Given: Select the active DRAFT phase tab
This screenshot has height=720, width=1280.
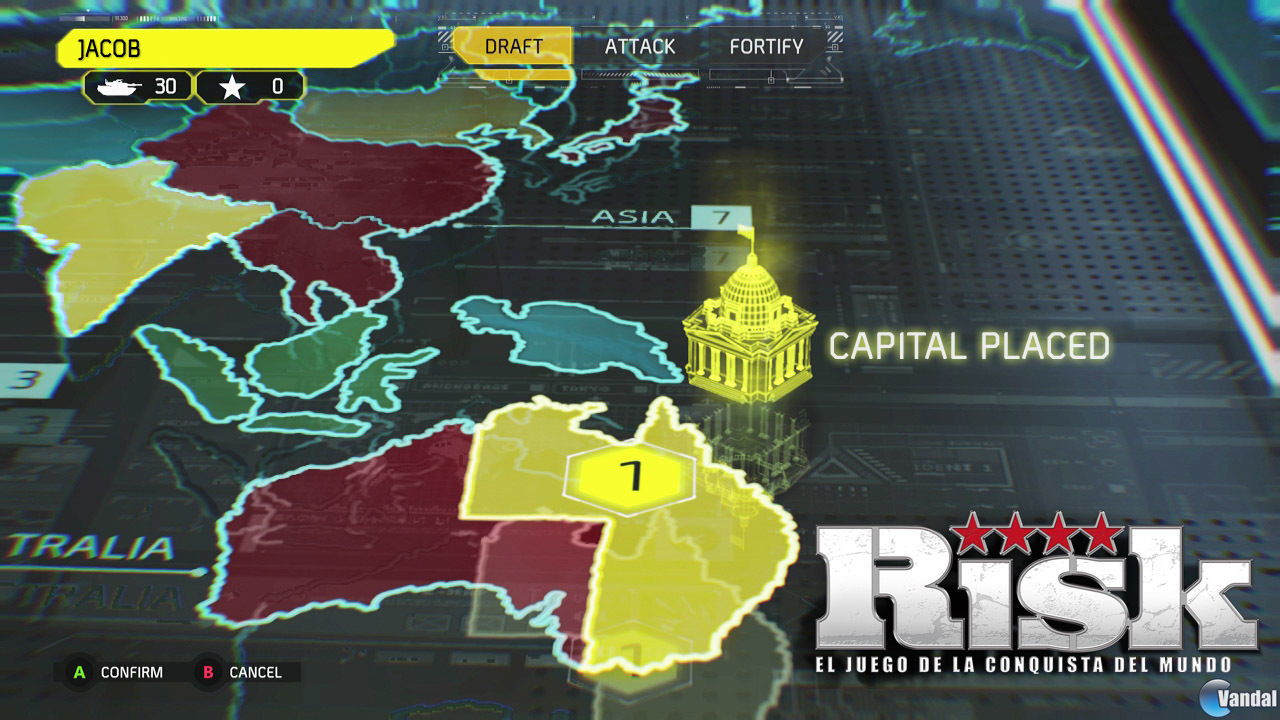Looking at the screenshot, I should (x=513, y=46).
